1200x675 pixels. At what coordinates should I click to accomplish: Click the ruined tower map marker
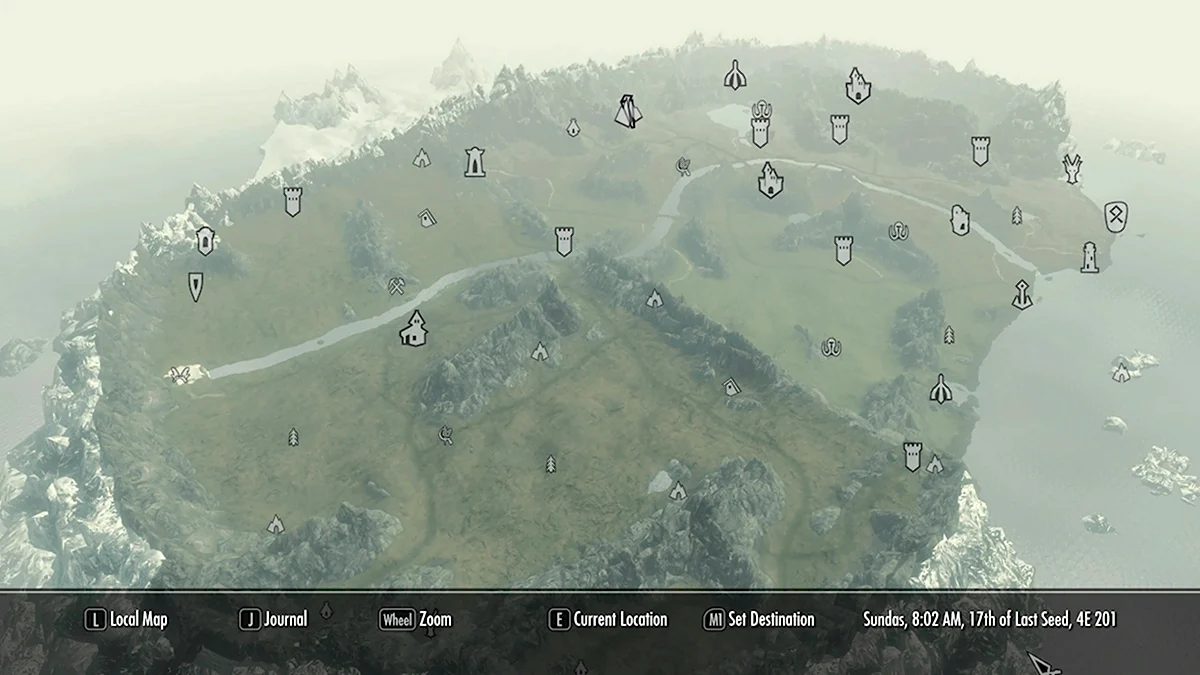tap(960, 220)
